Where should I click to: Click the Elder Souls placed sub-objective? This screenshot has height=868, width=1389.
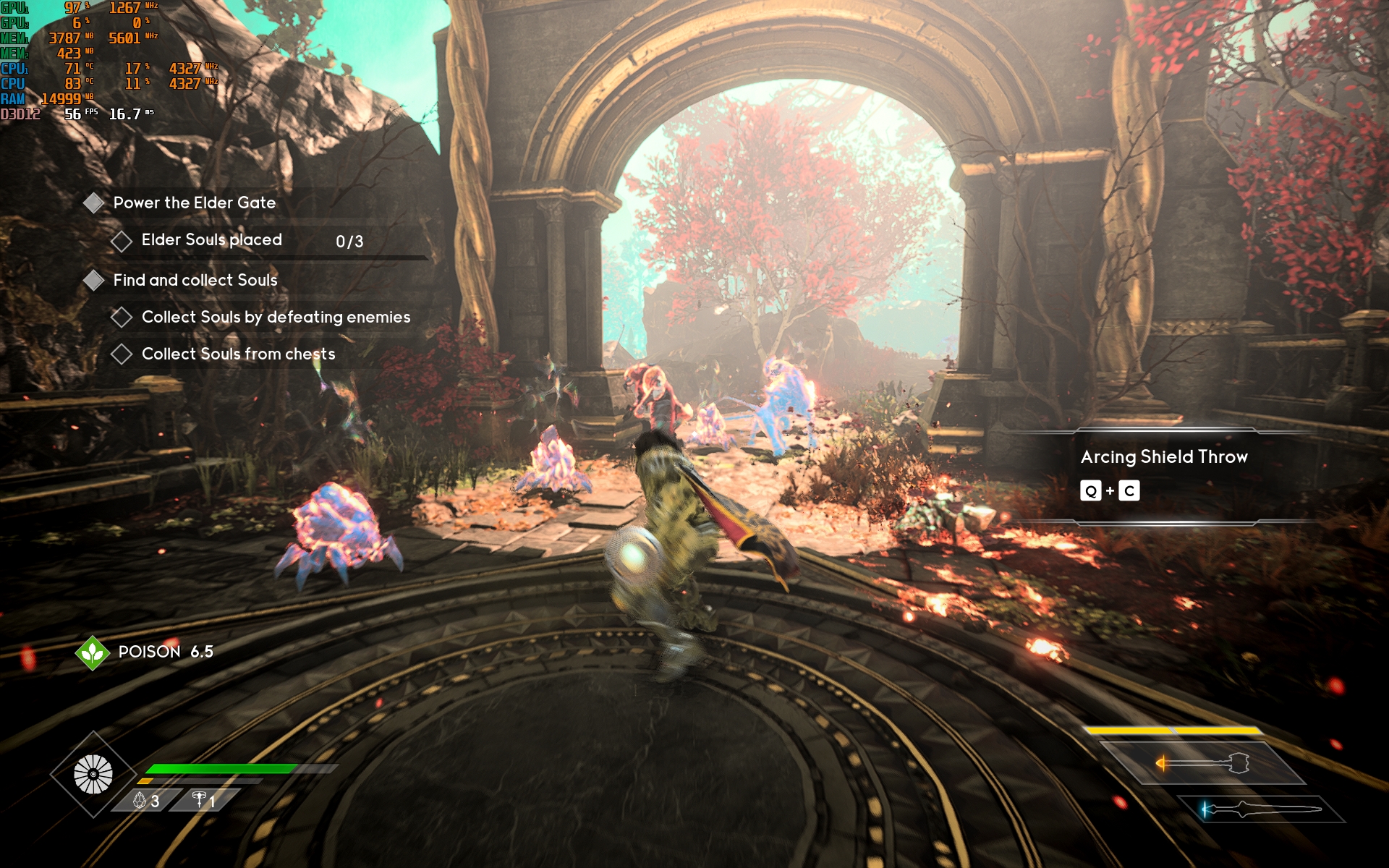tap(211, 240)
